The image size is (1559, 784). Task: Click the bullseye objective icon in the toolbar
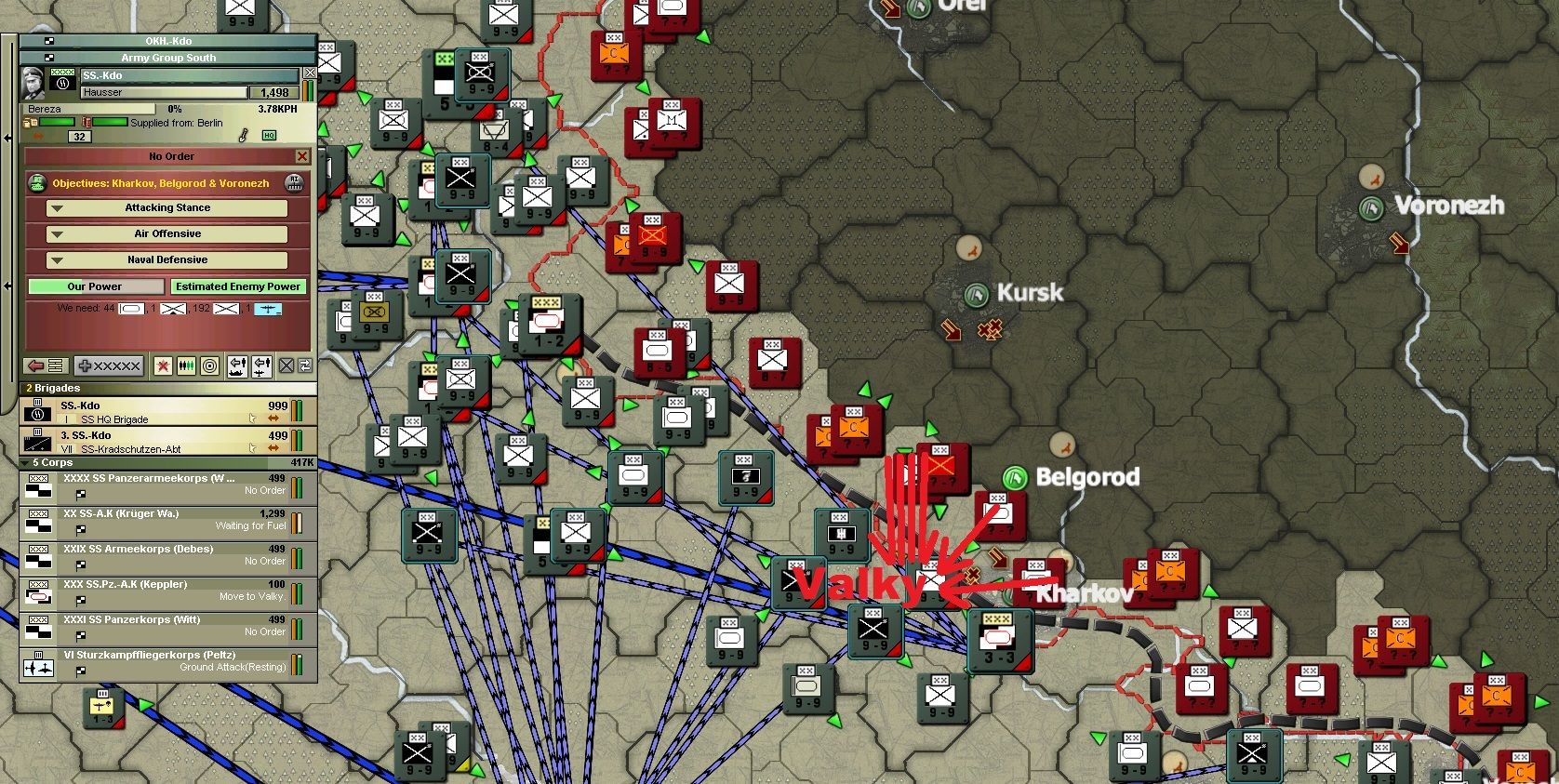tap(210, 365)
